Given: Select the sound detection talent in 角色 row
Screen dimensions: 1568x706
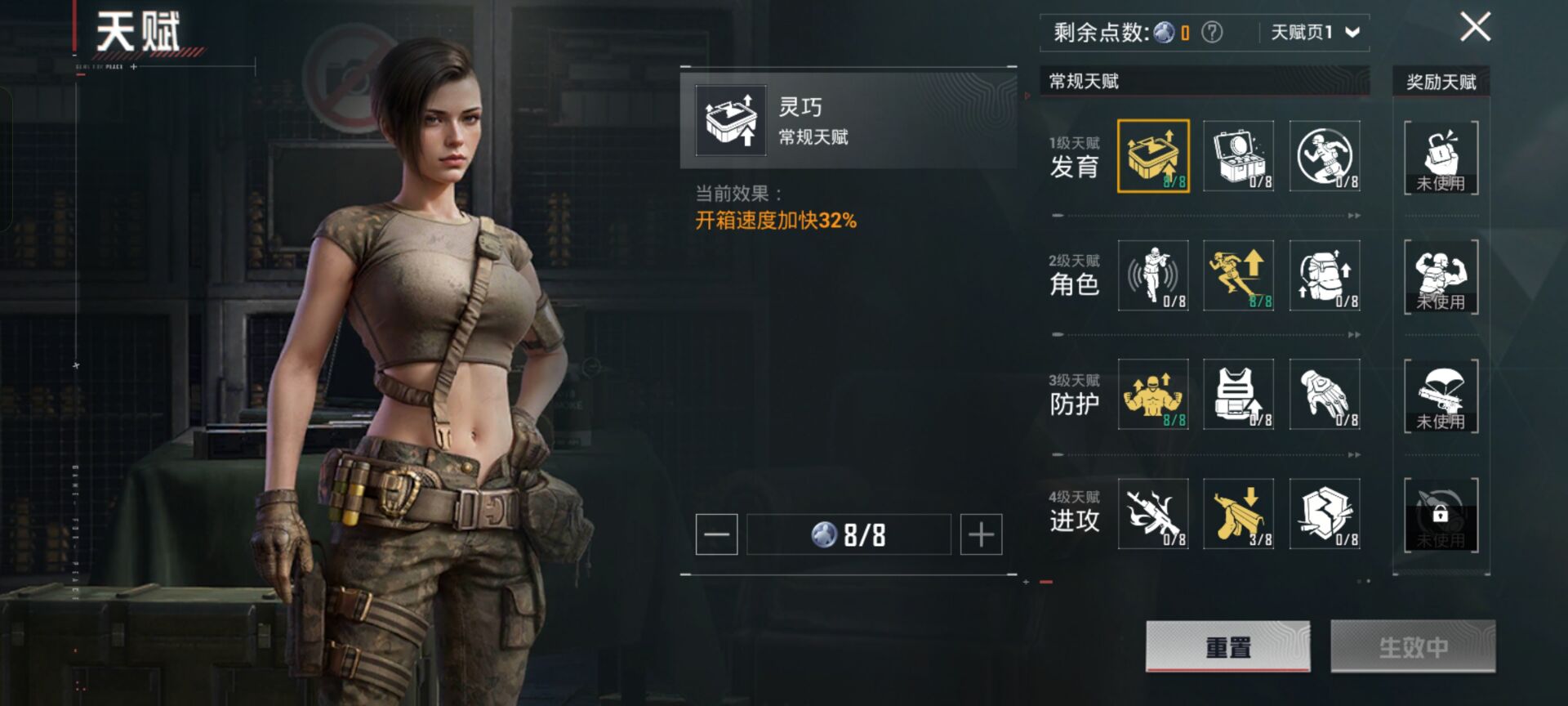Looking at the screenshot, I should coord(1153,276).
